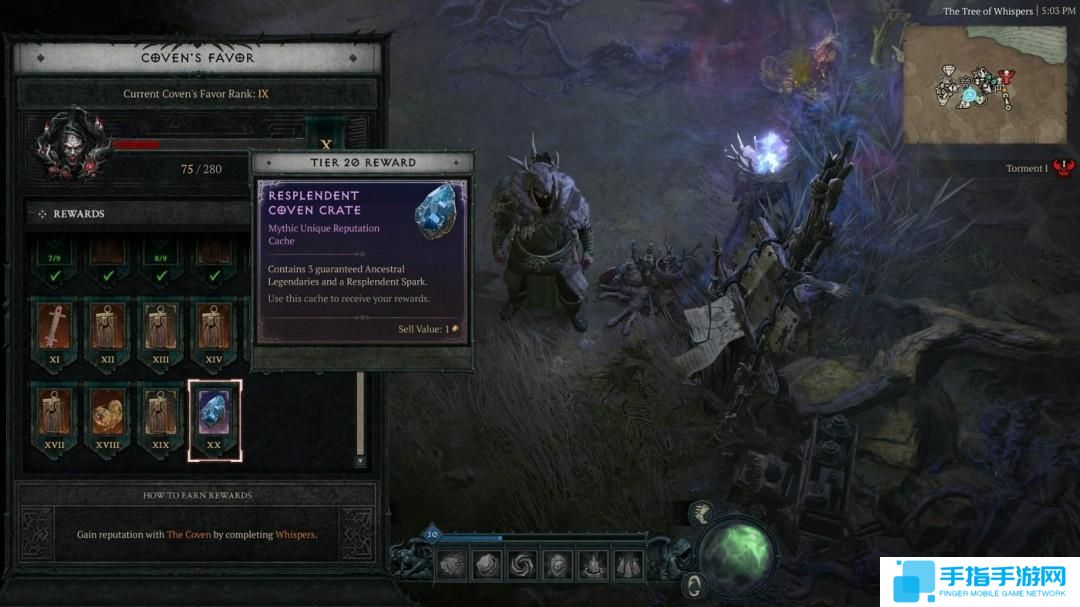Click the horse mount icon above the orb

tap(702, 512)
